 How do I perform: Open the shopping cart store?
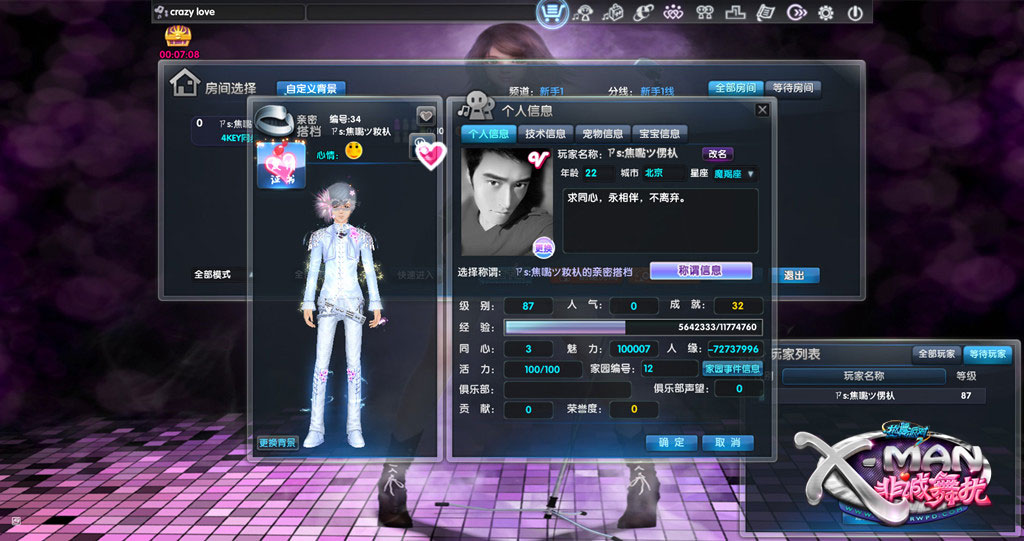point(552,13)
